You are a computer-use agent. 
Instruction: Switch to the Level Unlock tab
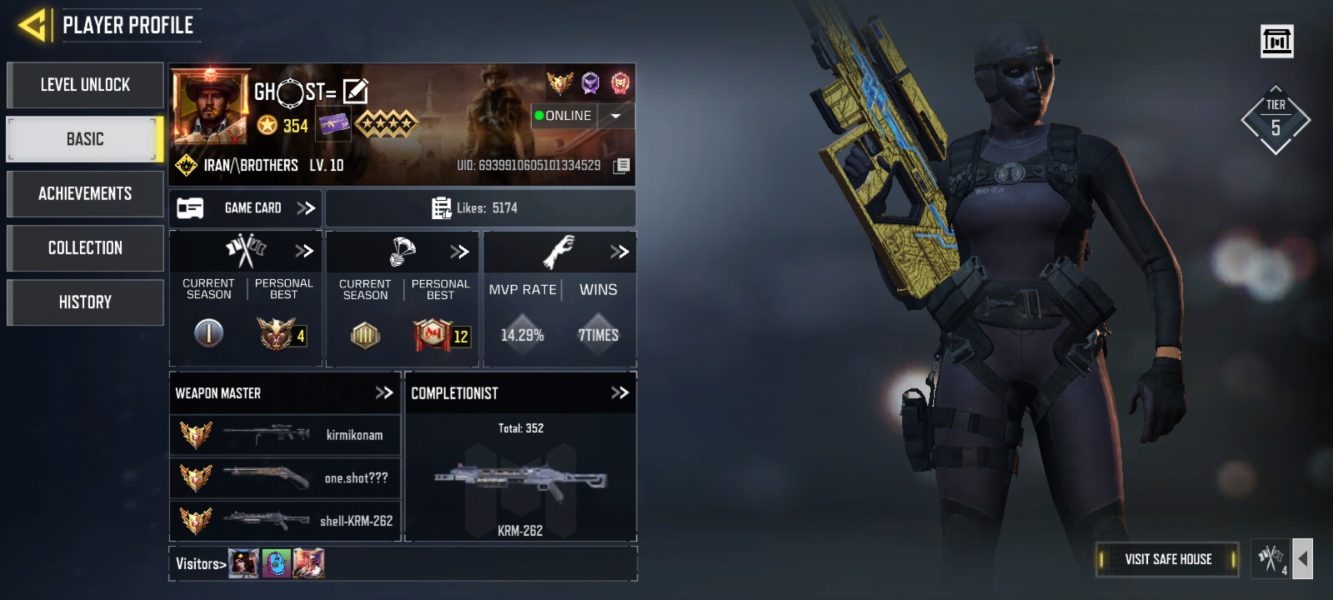pyautogui.click(x=85, y=85)
